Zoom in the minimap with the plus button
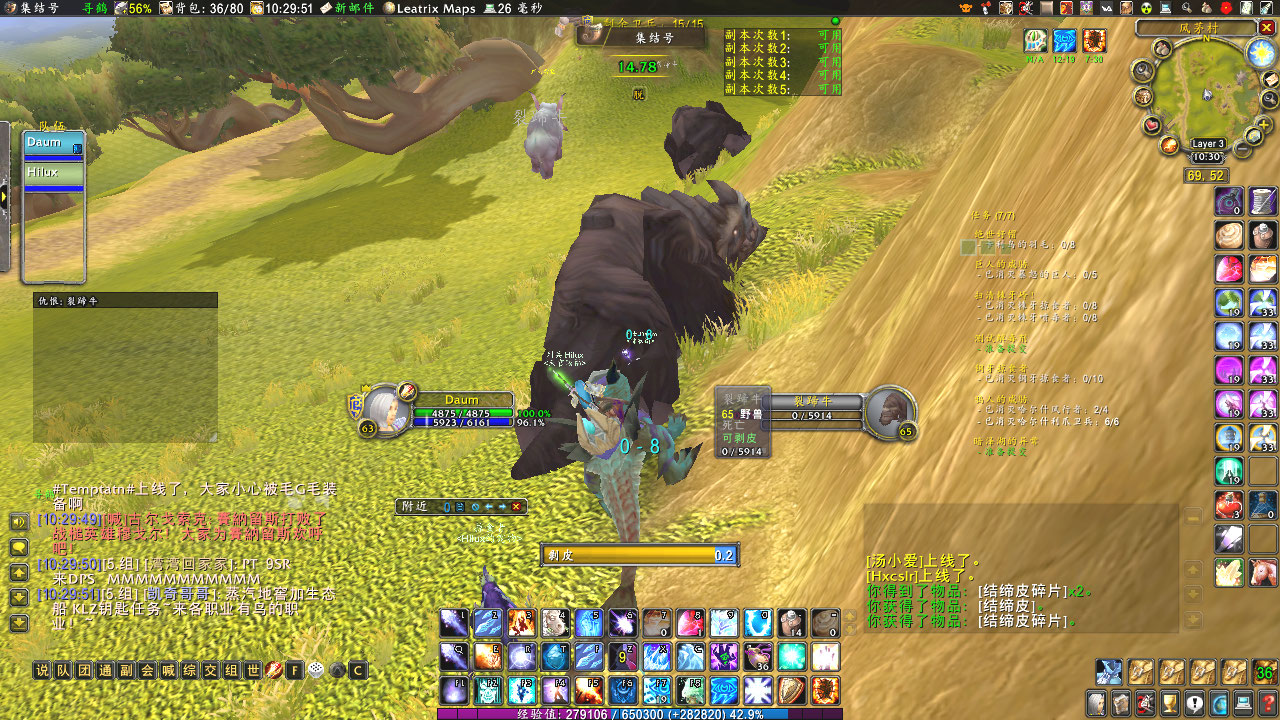Viewport: 1280px width, 720px height. (1265, 124)
